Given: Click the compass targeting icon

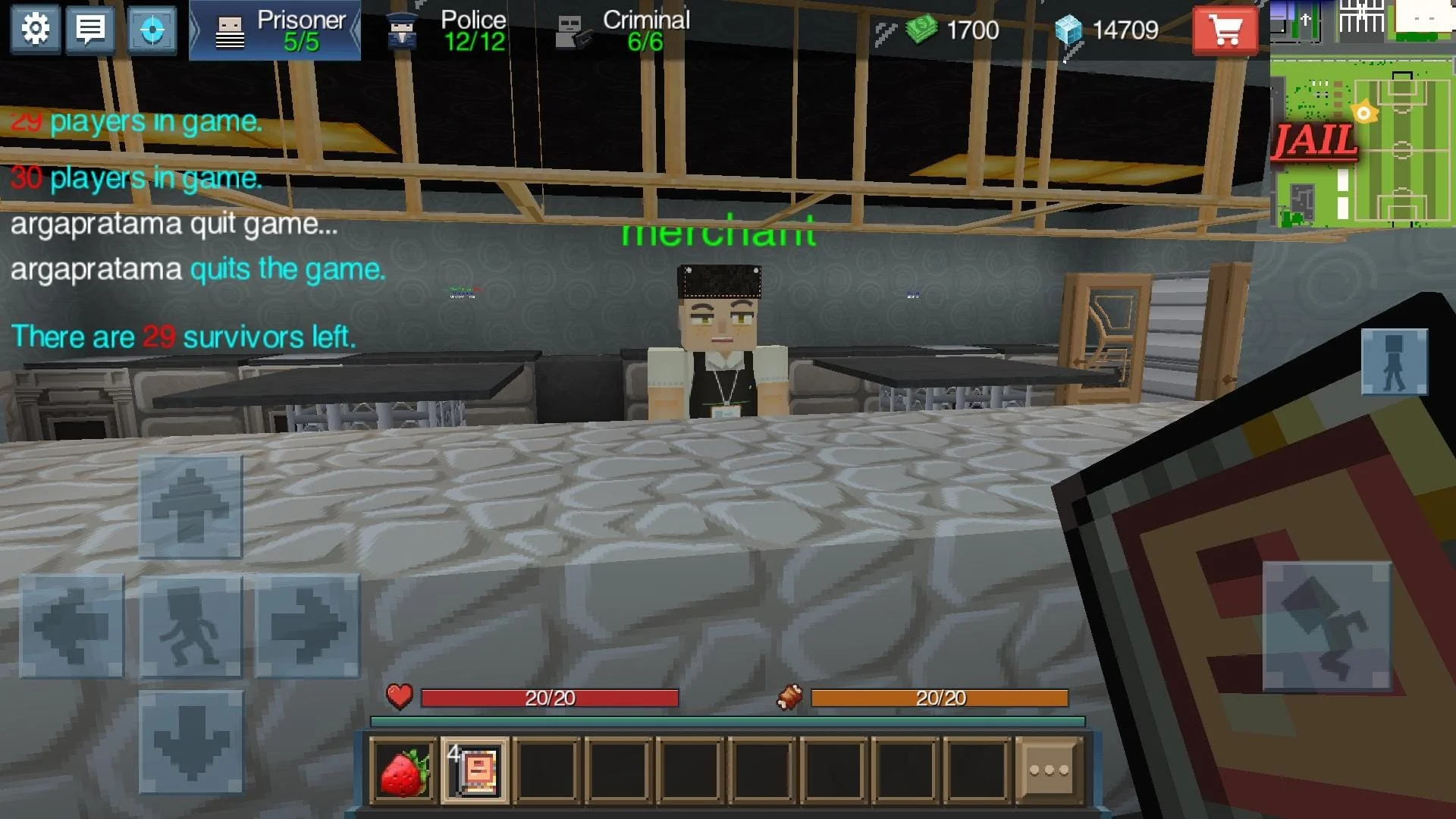Looking at the screenshot, I should [152, 30].
